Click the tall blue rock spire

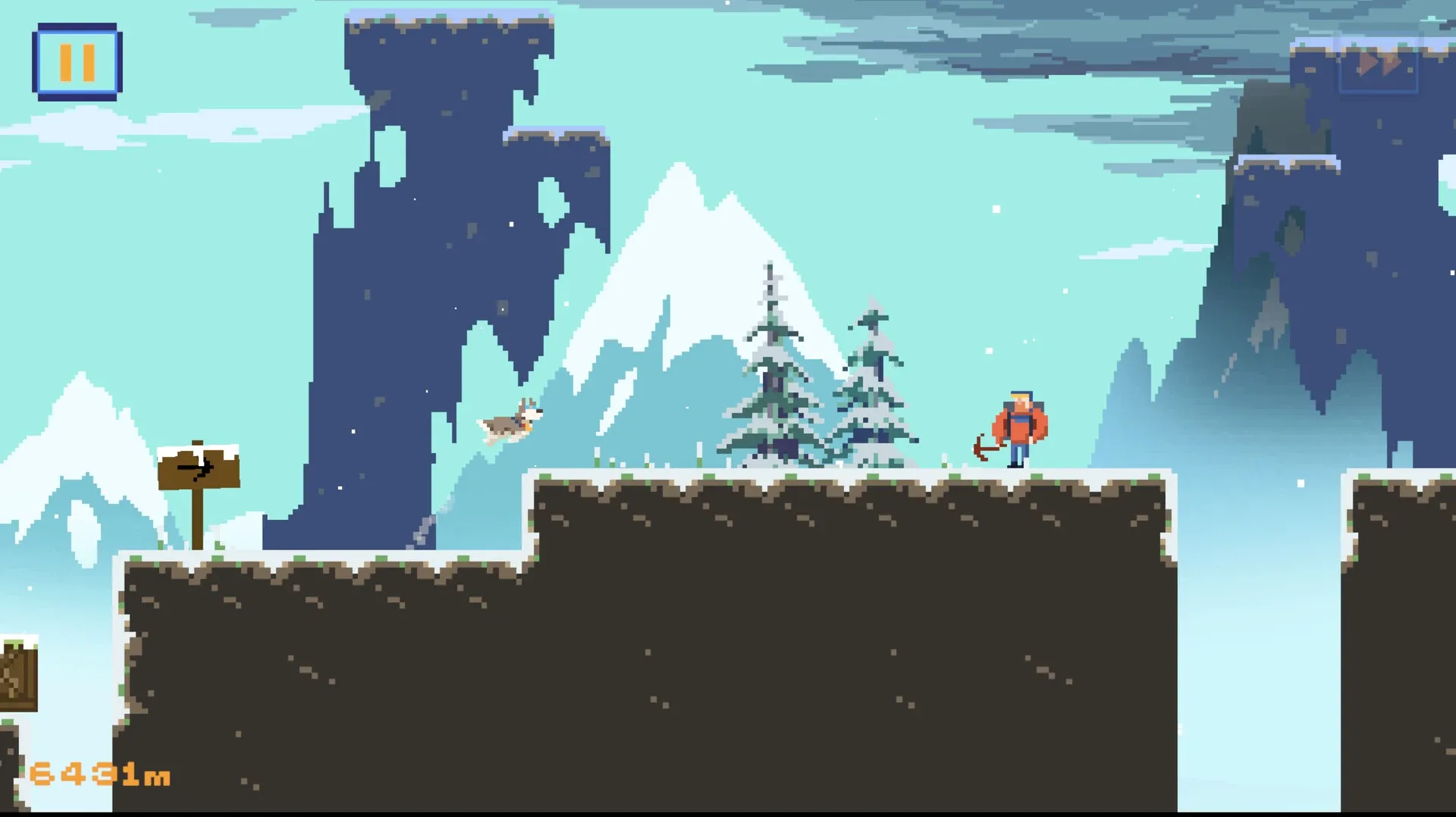point(417,265)
